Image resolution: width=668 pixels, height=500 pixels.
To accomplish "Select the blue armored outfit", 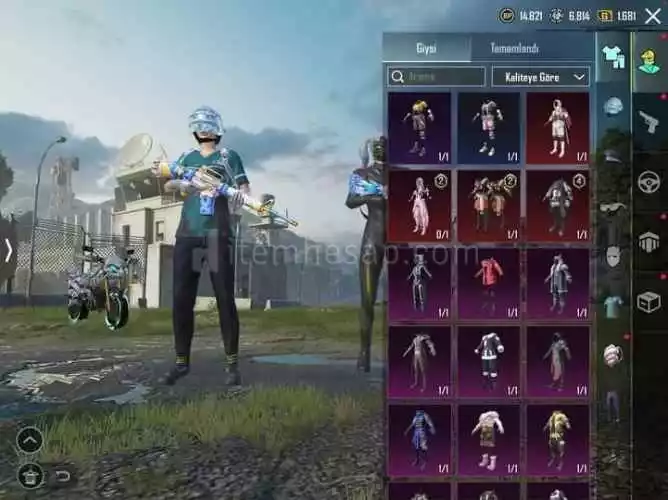I will (x=419, y=439).
